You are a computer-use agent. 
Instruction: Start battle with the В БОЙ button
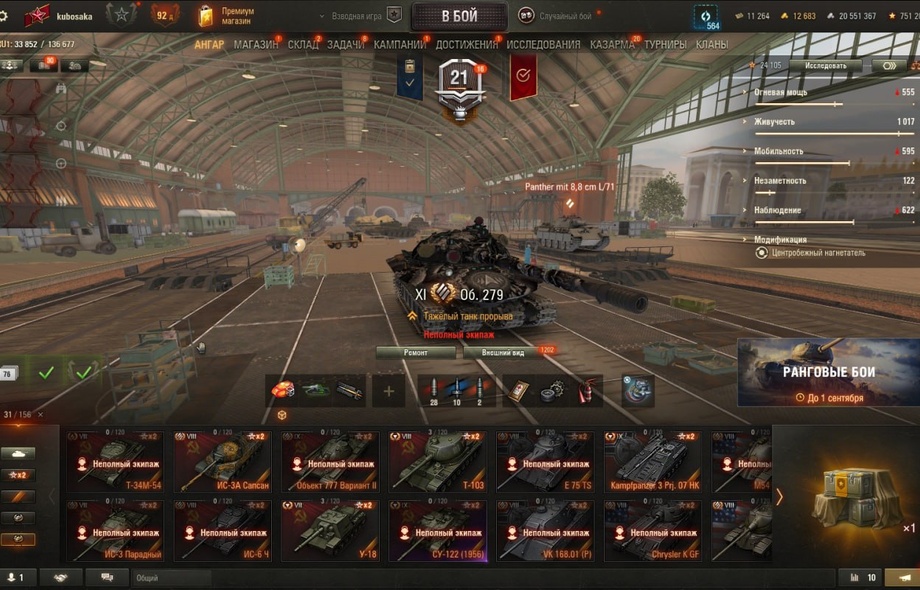[x=458, y=16]
